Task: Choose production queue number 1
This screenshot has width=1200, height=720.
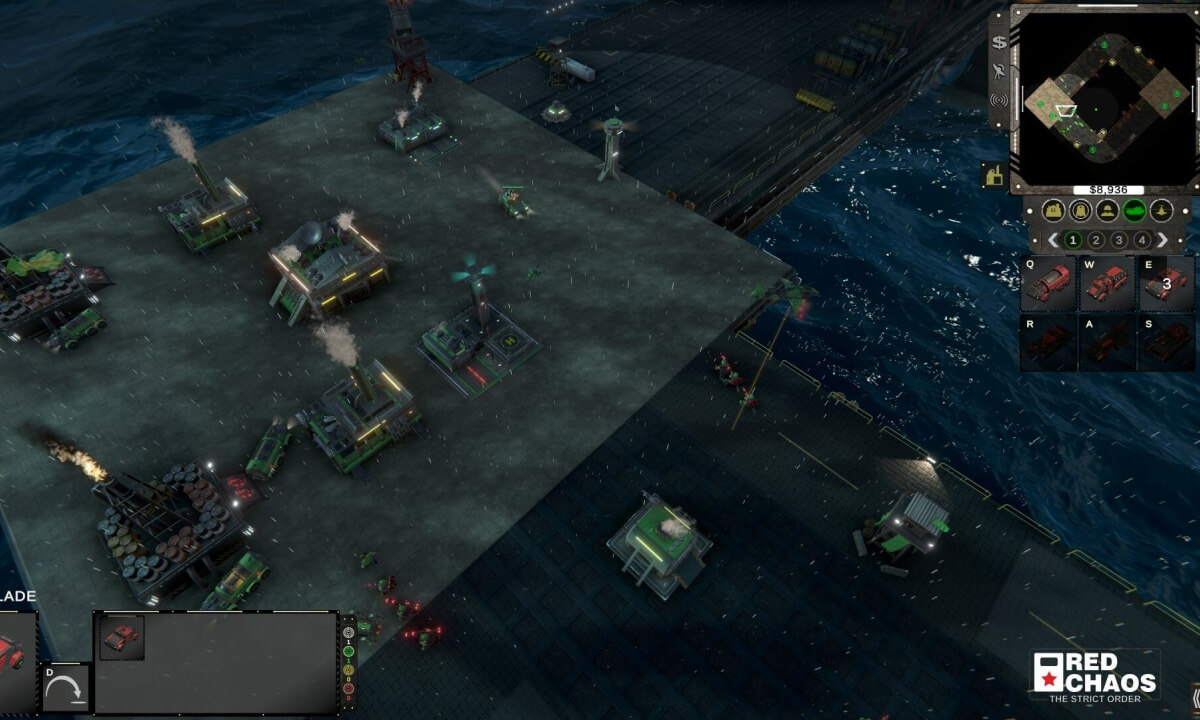Action: click(x=1073, y=240)
